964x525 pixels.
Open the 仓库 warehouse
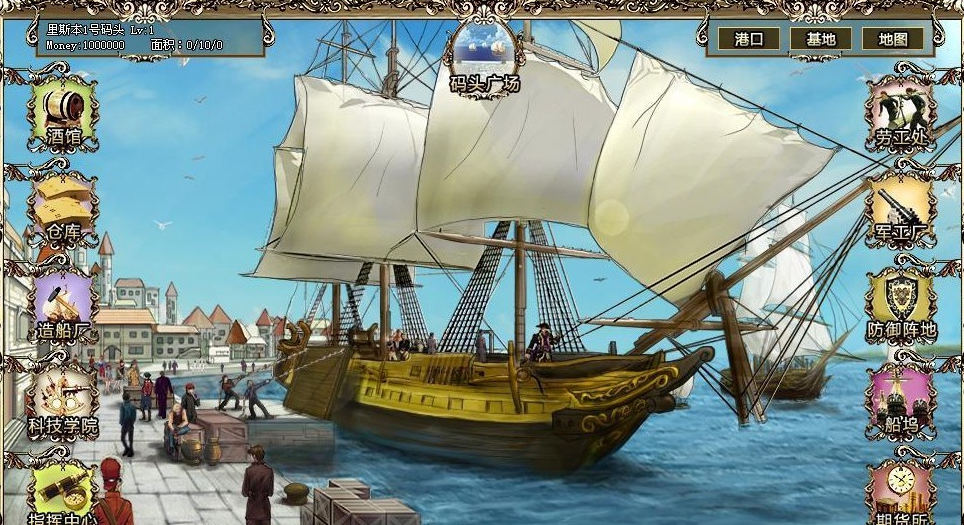(x=62, y=203)
